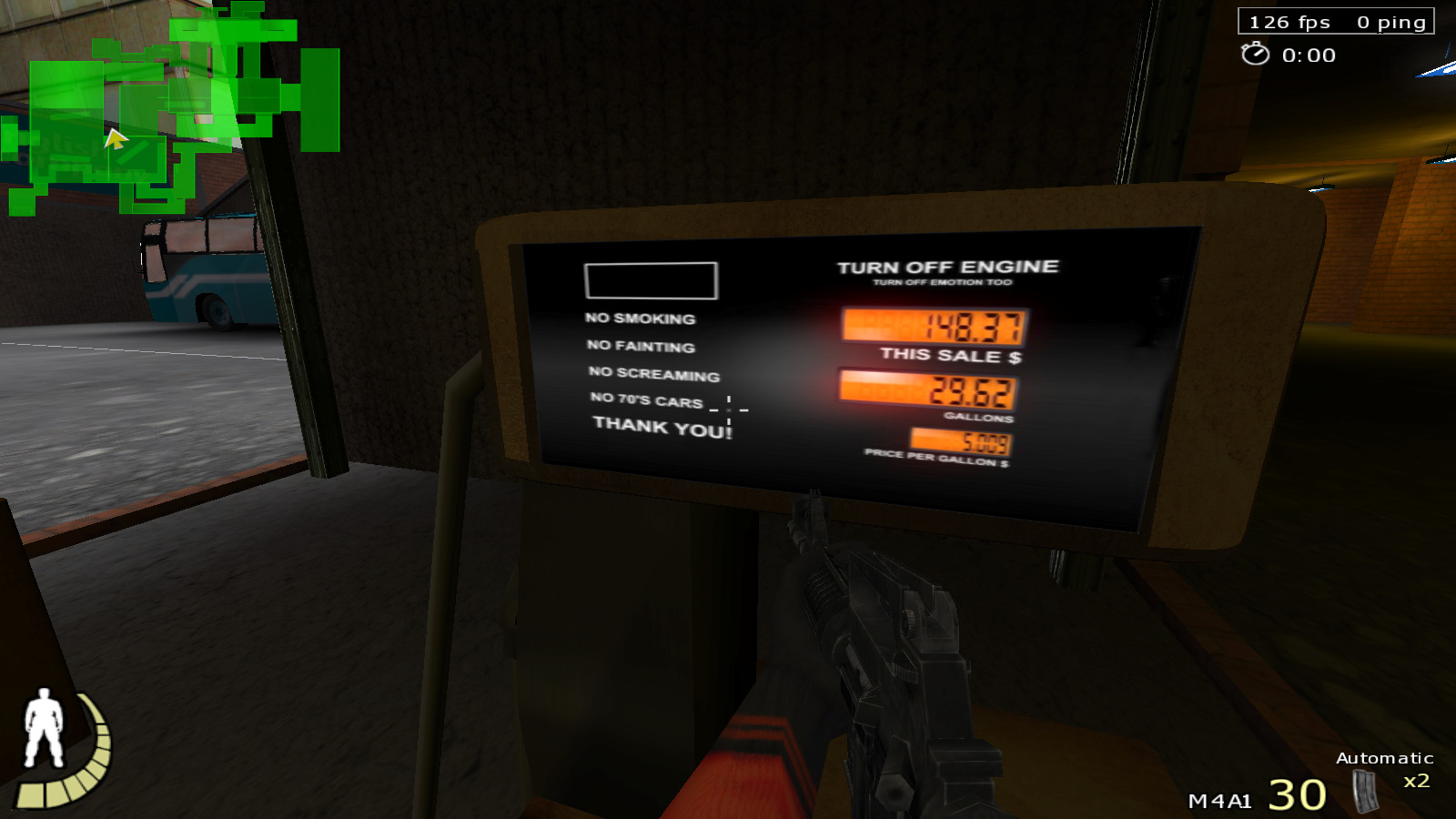Click the spare magazine icon
Viewport: 1456px width, 819px height.
coord(1364,790)
